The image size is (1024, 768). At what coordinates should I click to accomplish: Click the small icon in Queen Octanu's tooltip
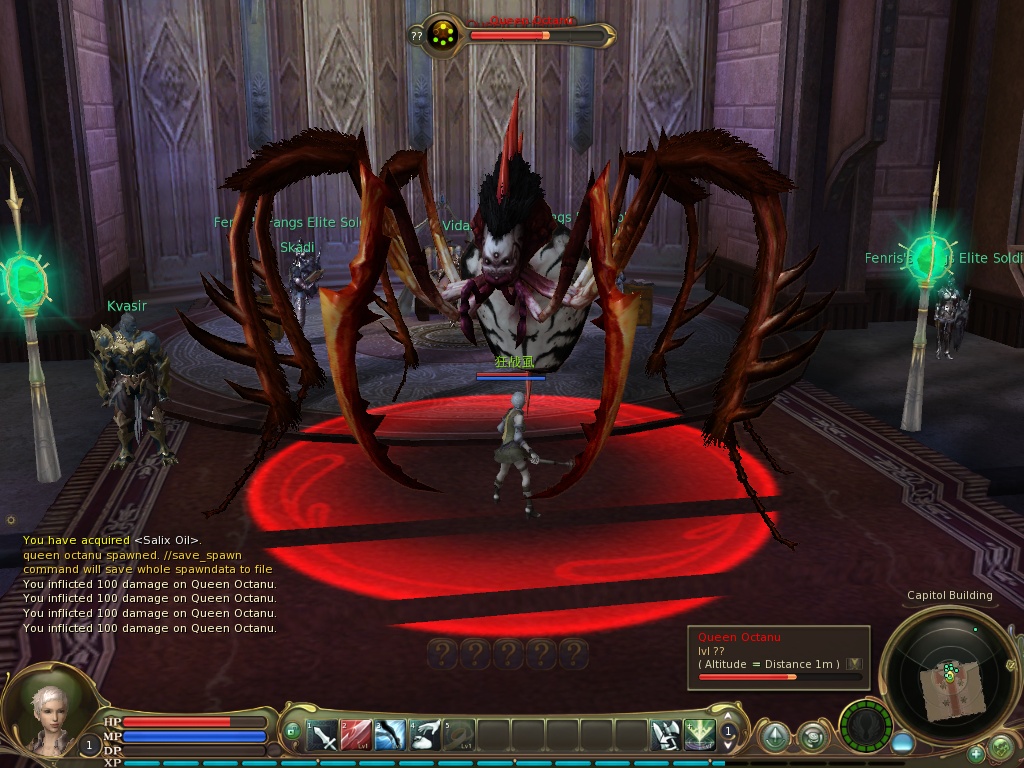853,663
